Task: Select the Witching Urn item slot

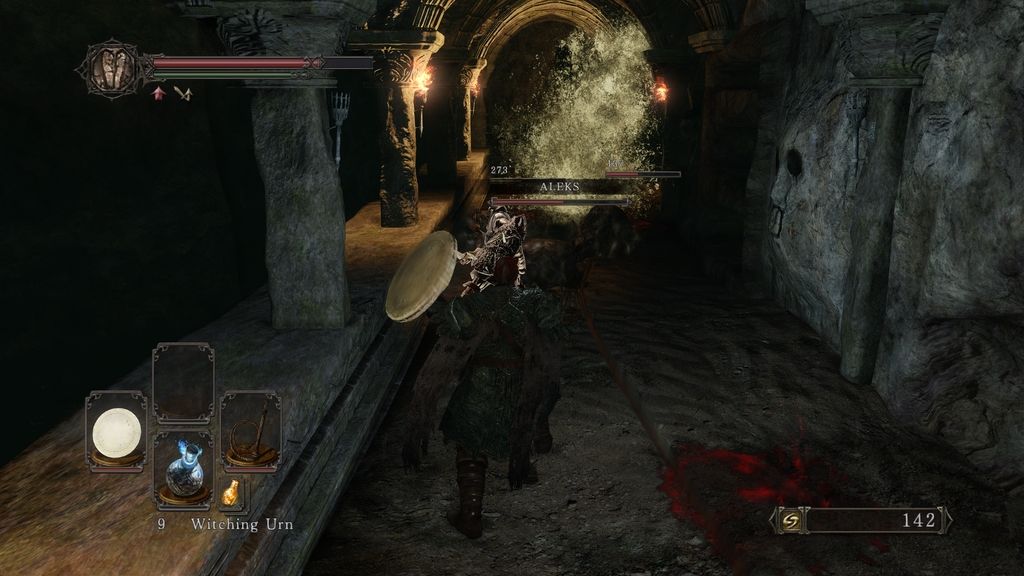Action: point(184,468)
